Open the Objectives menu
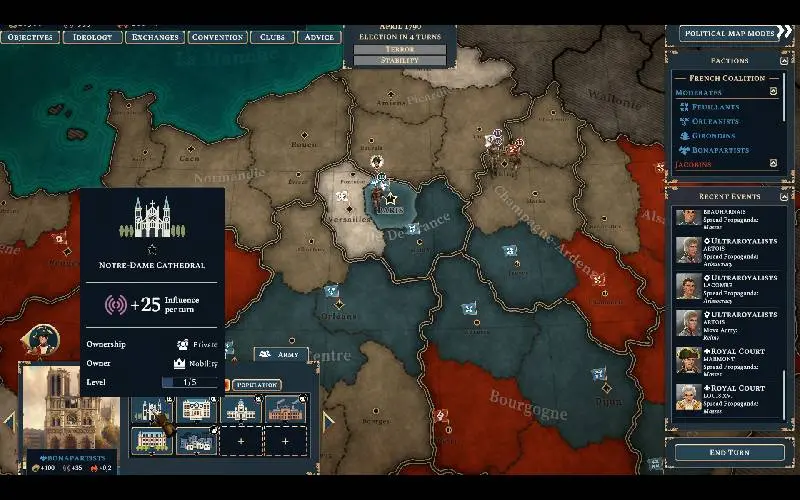The height and width of the screenshot is (500, 800). tap(29, 37)
